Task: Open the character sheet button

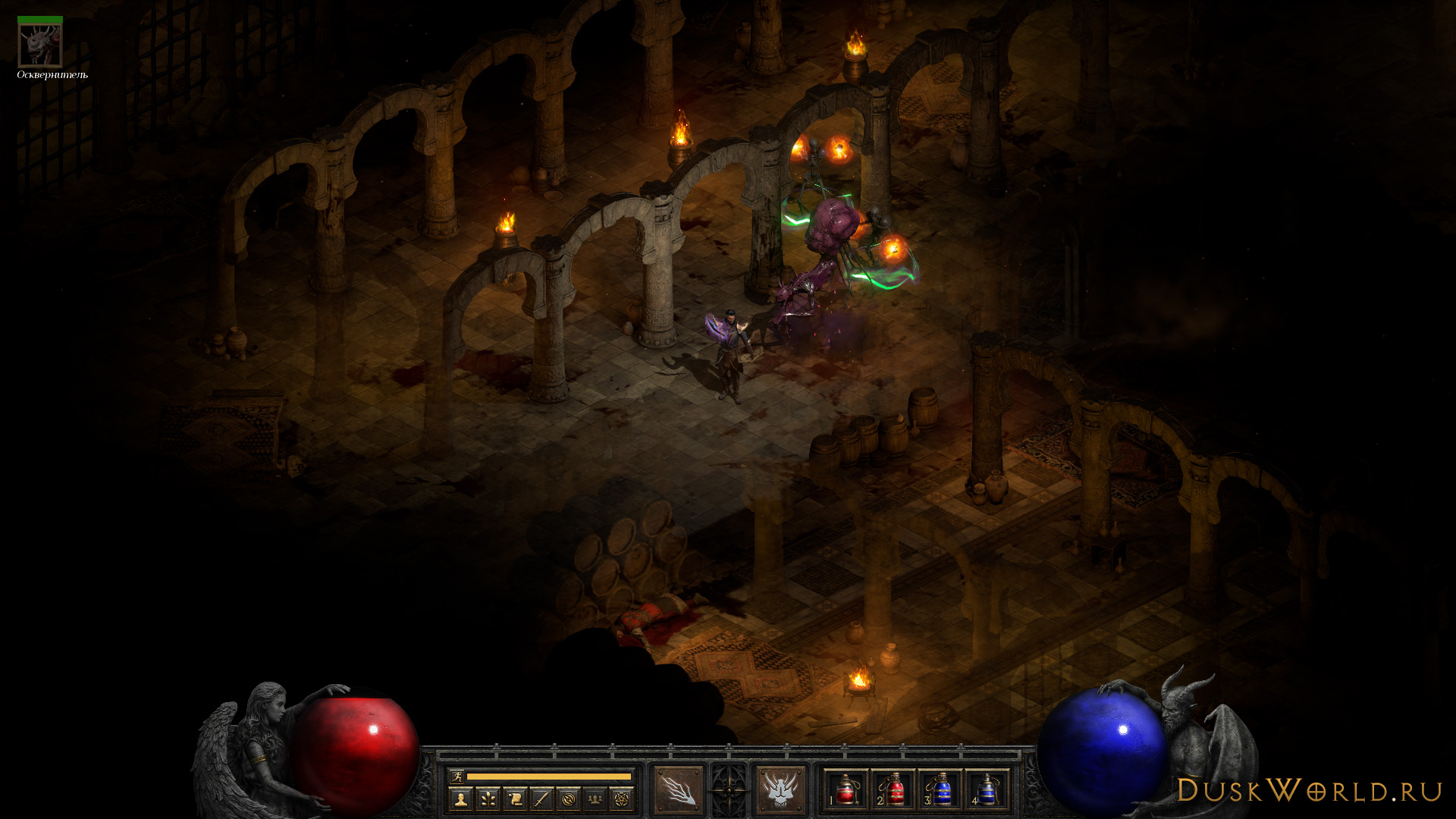Action: click(460, 799)
